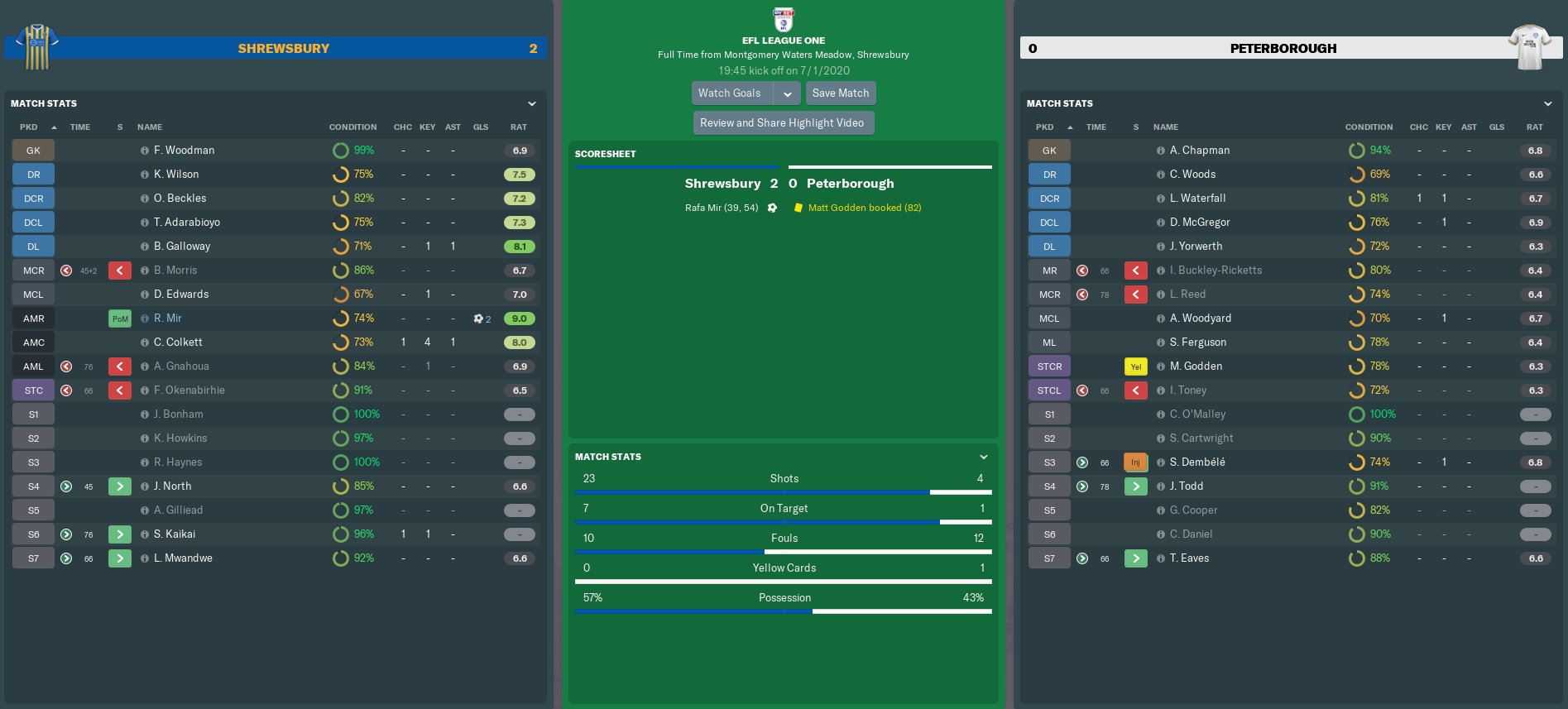Review and Share Highlight Video

coord(782,123)
